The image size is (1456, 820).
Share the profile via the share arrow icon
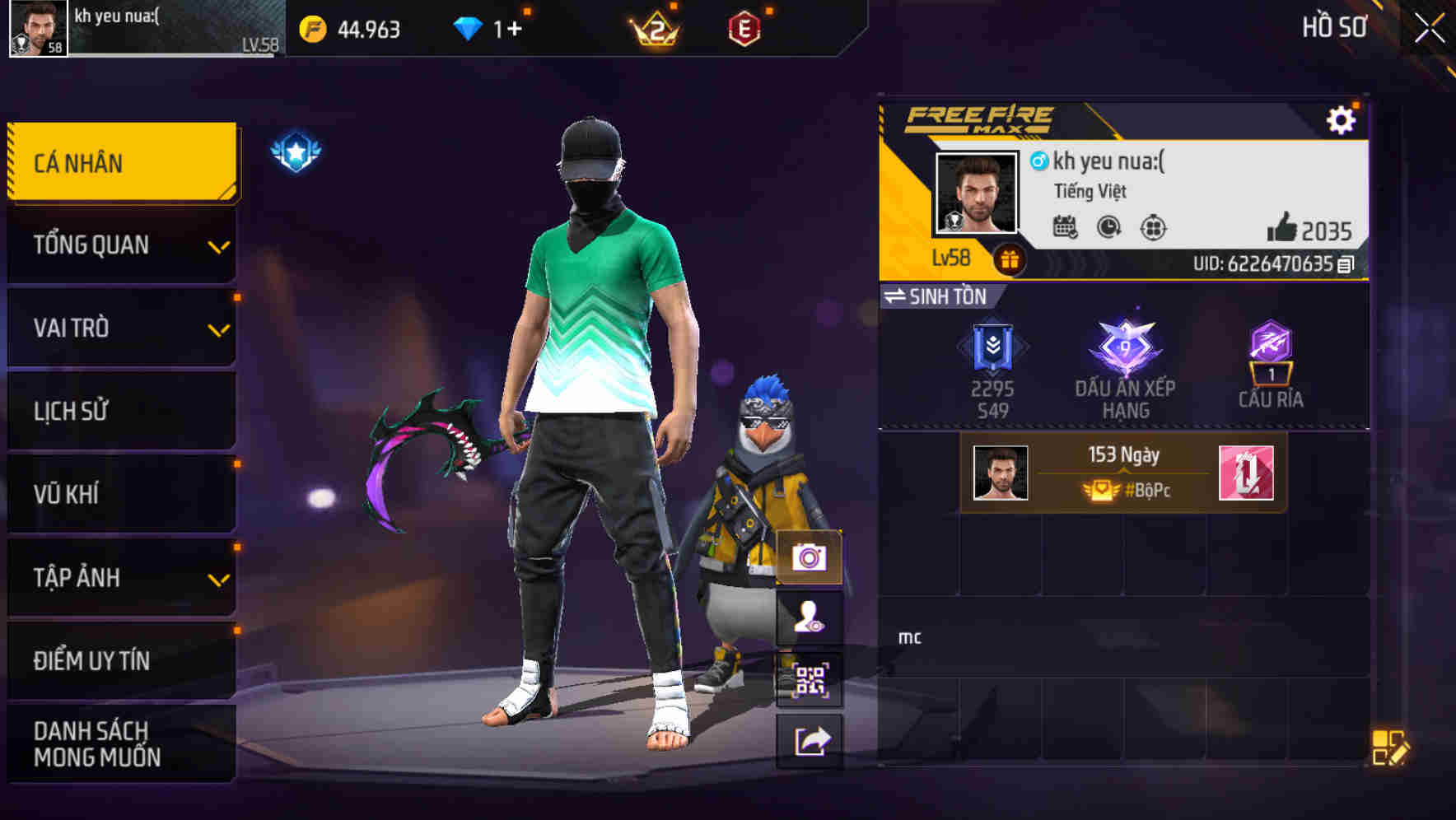coord(811,740)
